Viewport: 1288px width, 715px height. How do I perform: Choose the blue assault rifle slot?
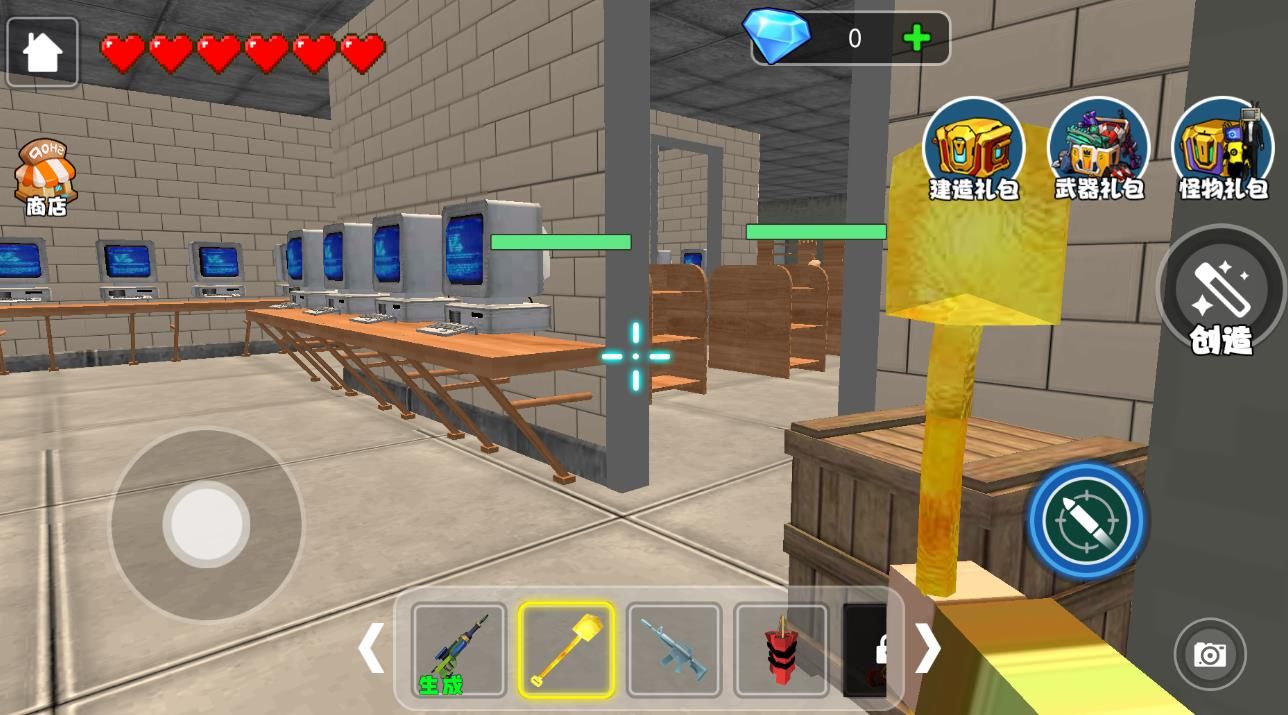point(673,650)
